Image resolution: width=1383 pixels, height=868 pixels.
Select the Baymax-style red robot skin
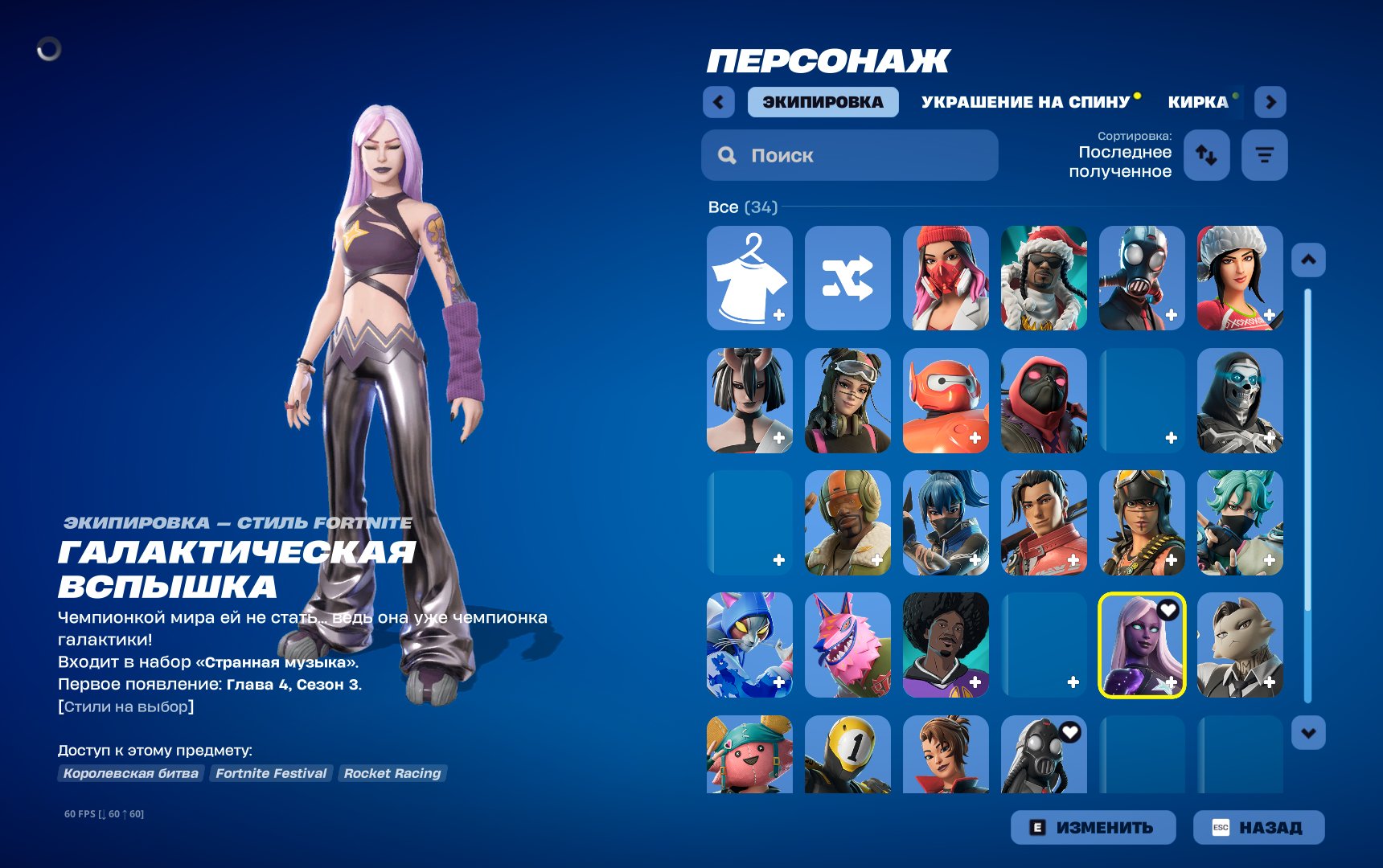[x=946, y=402]
